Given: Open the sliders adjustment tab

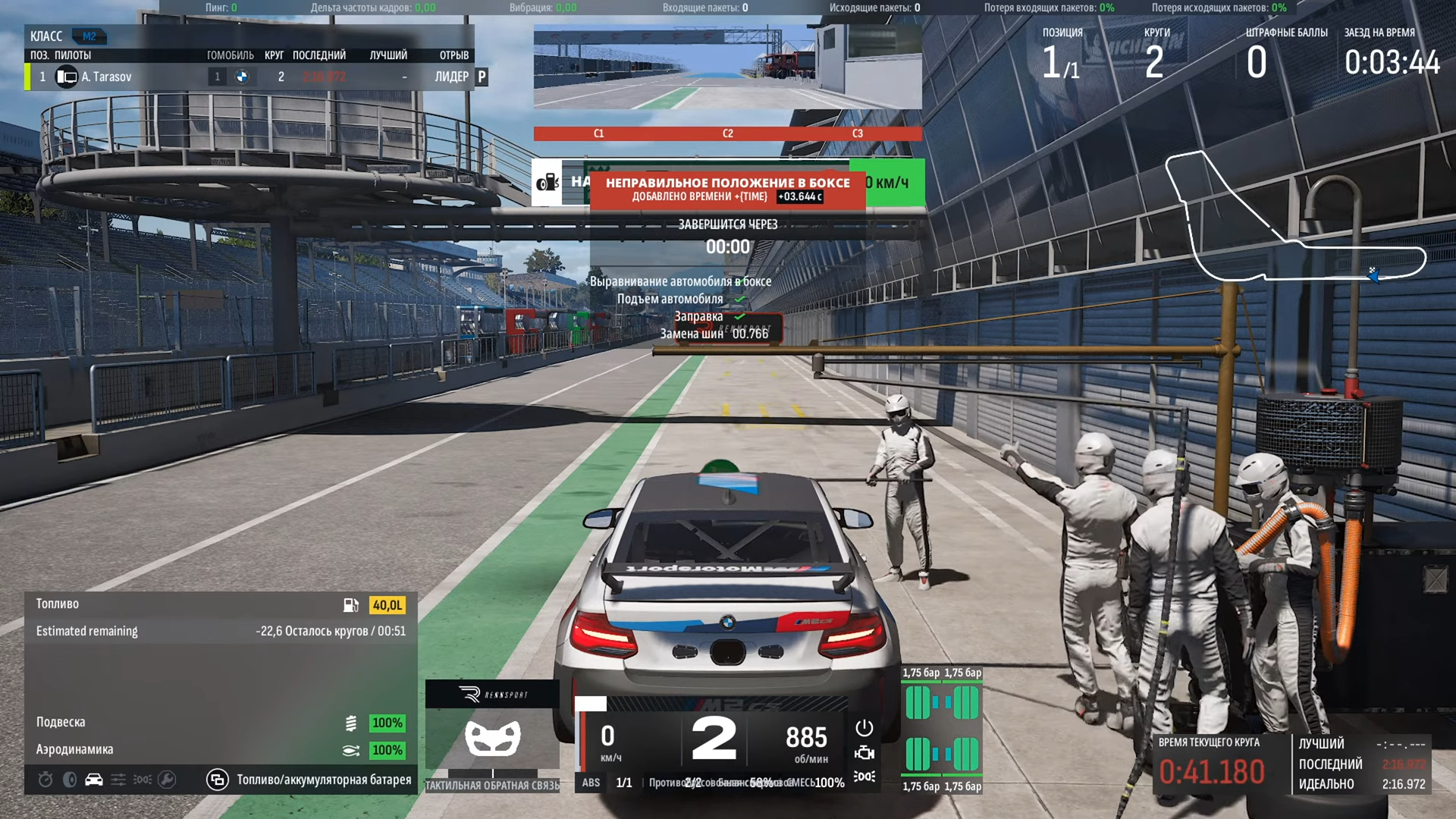Looking at the screenshot, I should coord(118,780).
